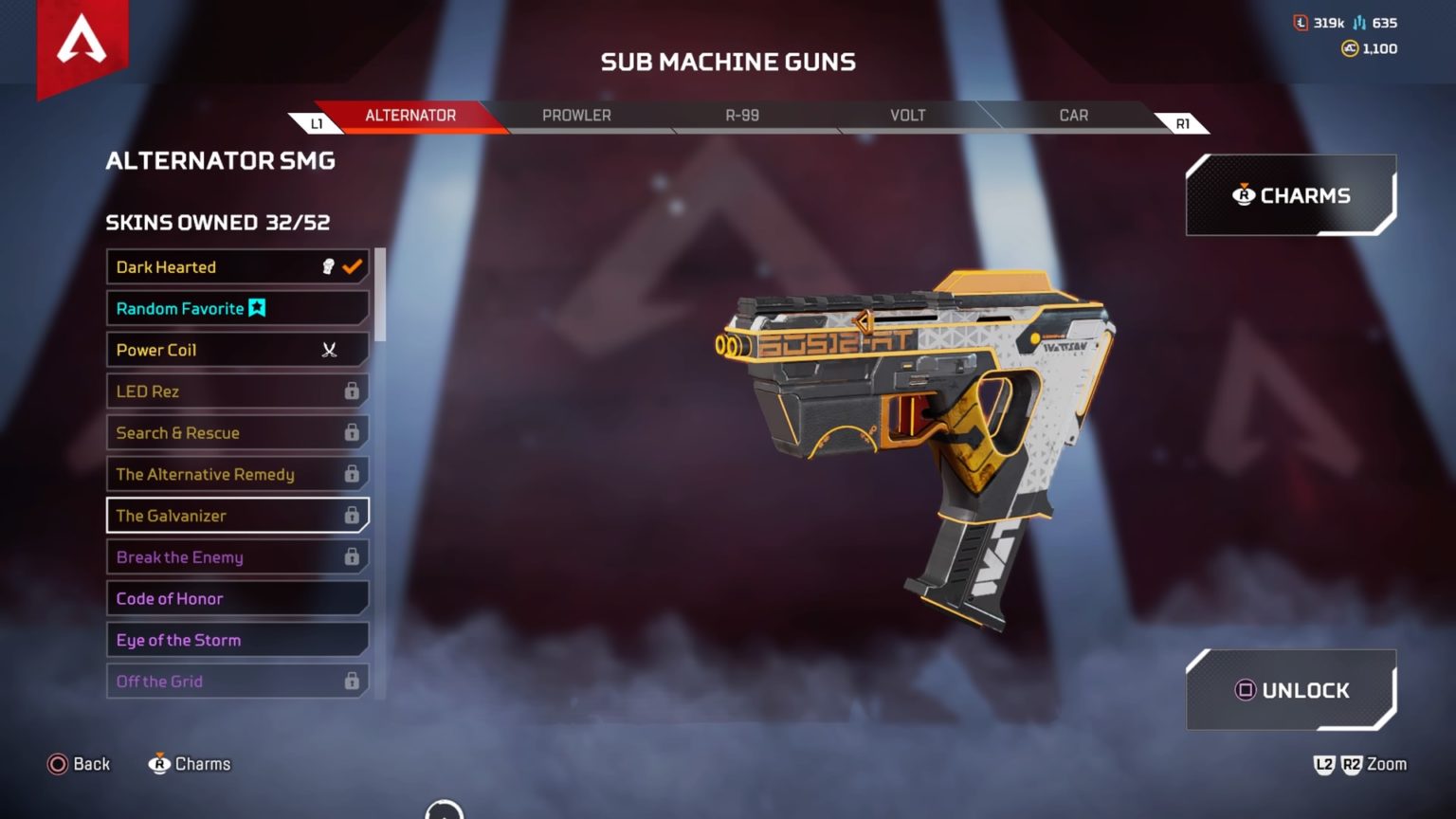Click the charm icon next to Back option
Image resolution: width=1456 pixels, height=819 pixels.
click(159, 763)
